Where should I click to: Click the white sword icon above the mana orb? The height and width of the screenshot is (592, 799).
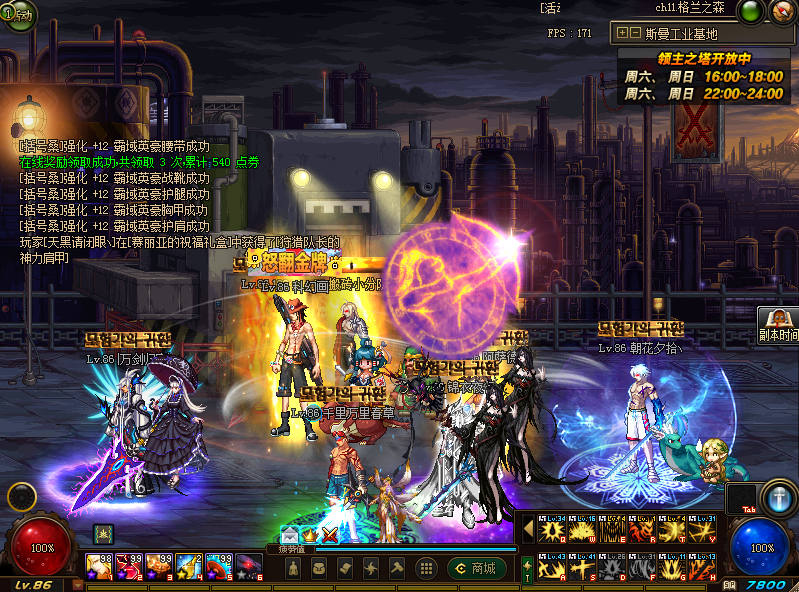(777, 497)
